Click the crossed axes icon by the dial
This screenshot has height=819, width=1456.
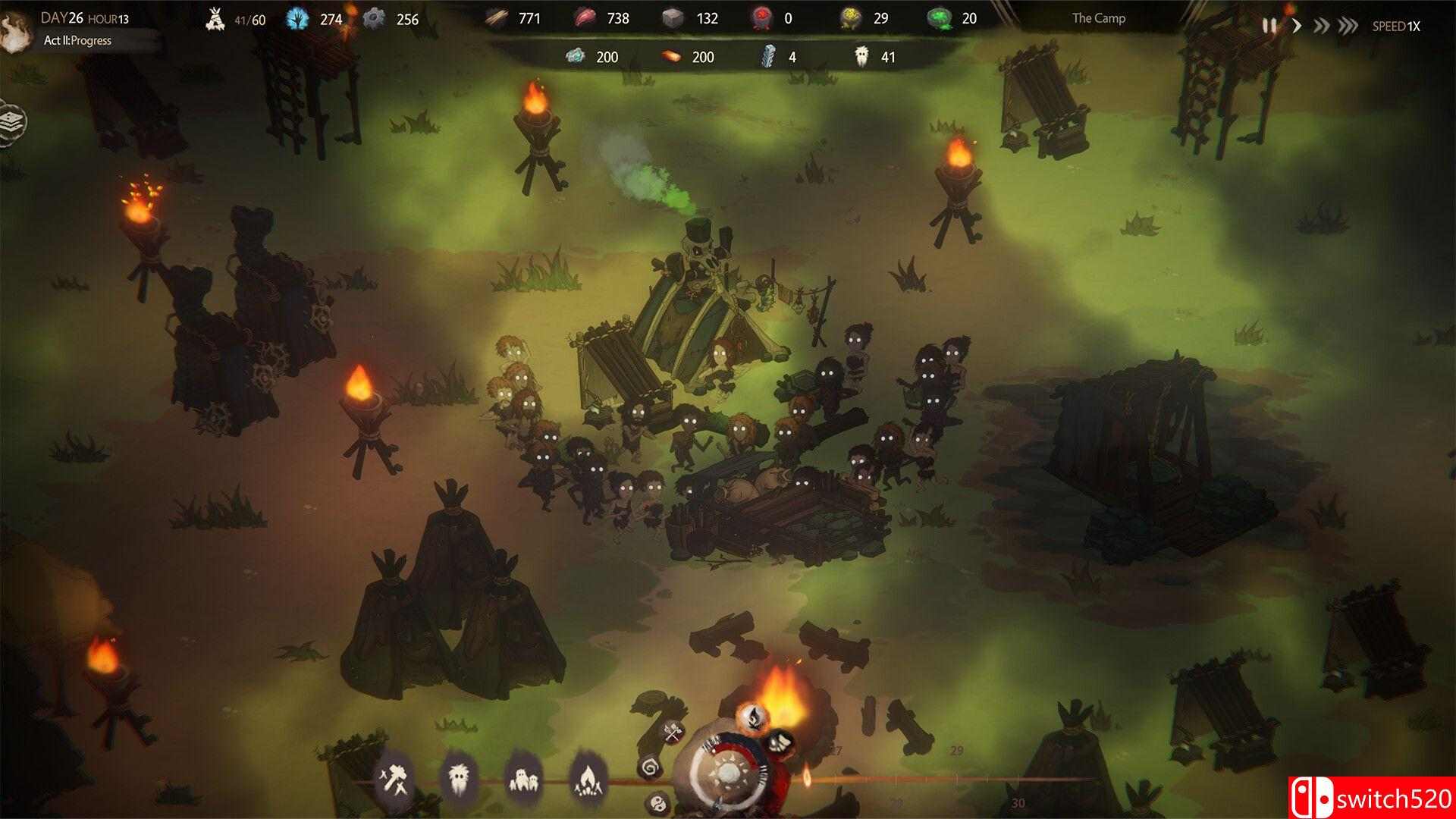pyautogui.click(x=673, y=733)
